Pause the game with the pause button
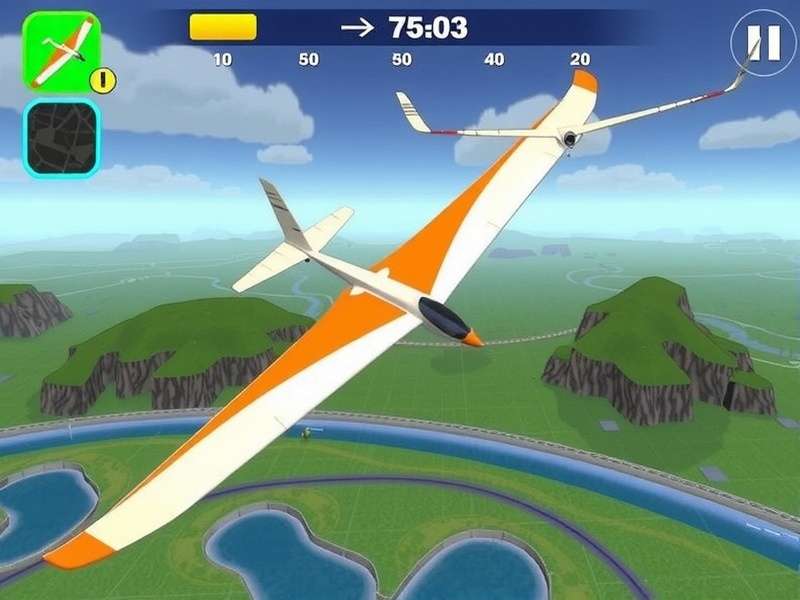The height and width of the screenshot is (600, 800). coord(762,43)
